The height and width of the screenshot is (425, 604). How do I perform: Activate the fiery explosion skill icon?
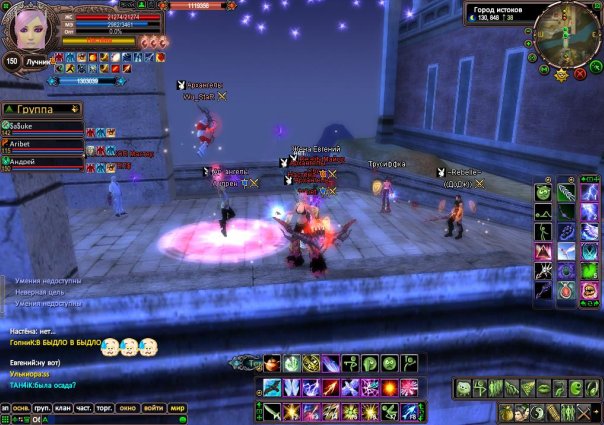[x=388, y=388]
